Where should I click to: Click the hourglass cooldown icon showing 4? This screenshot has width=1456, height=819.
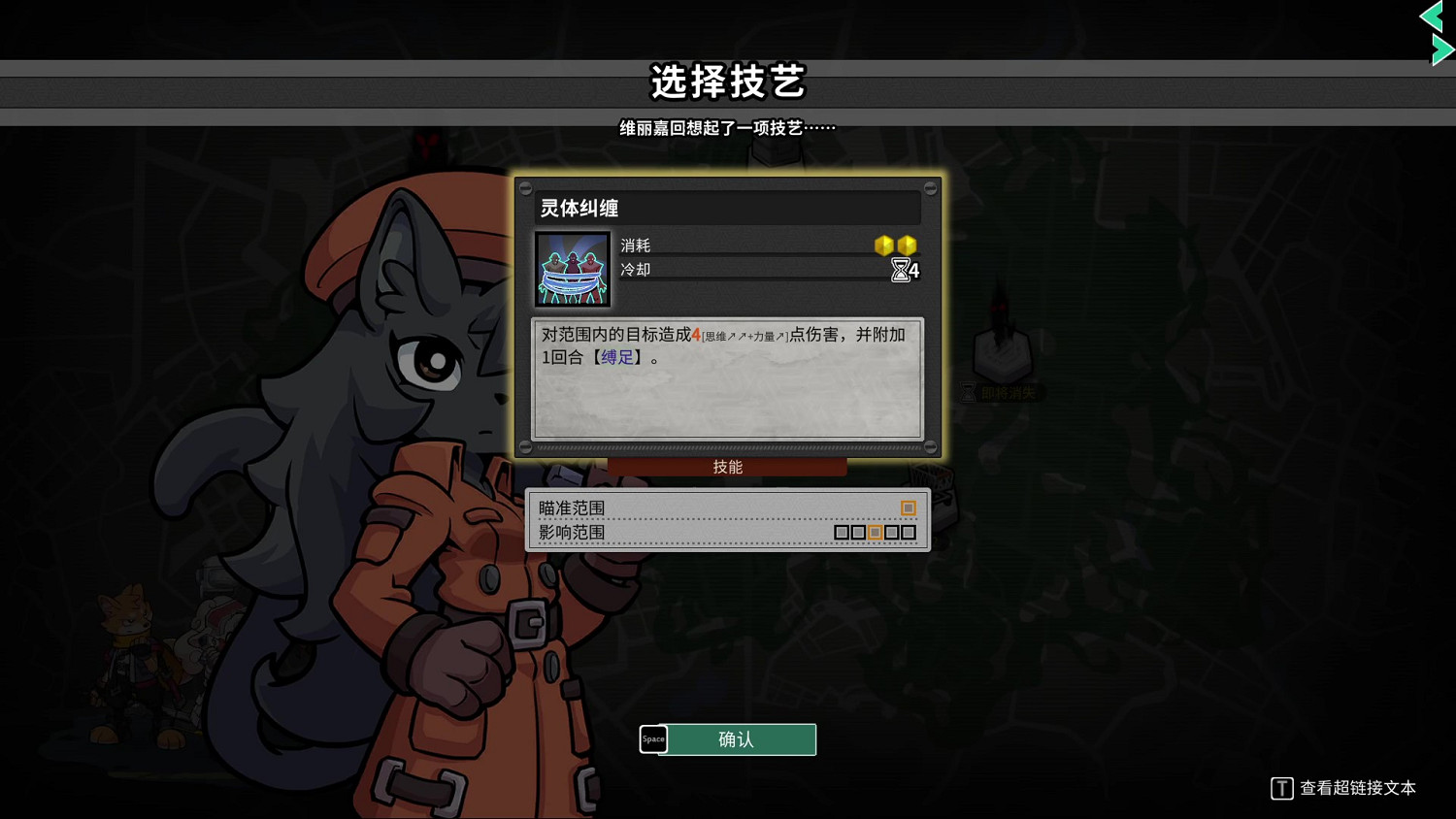coord(901,271)
